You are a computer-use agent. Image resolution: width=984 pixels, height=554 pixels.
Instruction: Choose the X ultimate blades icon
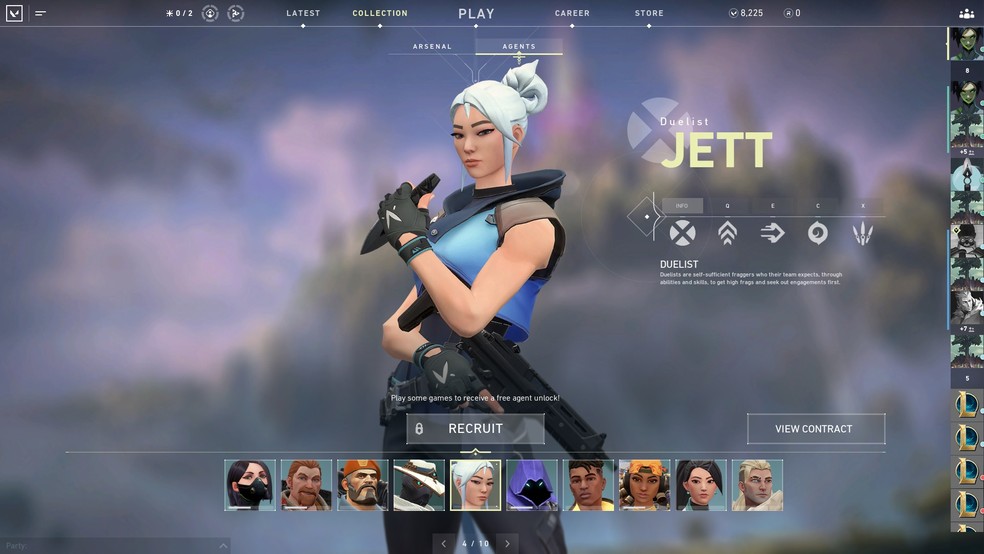coord(862,233)
